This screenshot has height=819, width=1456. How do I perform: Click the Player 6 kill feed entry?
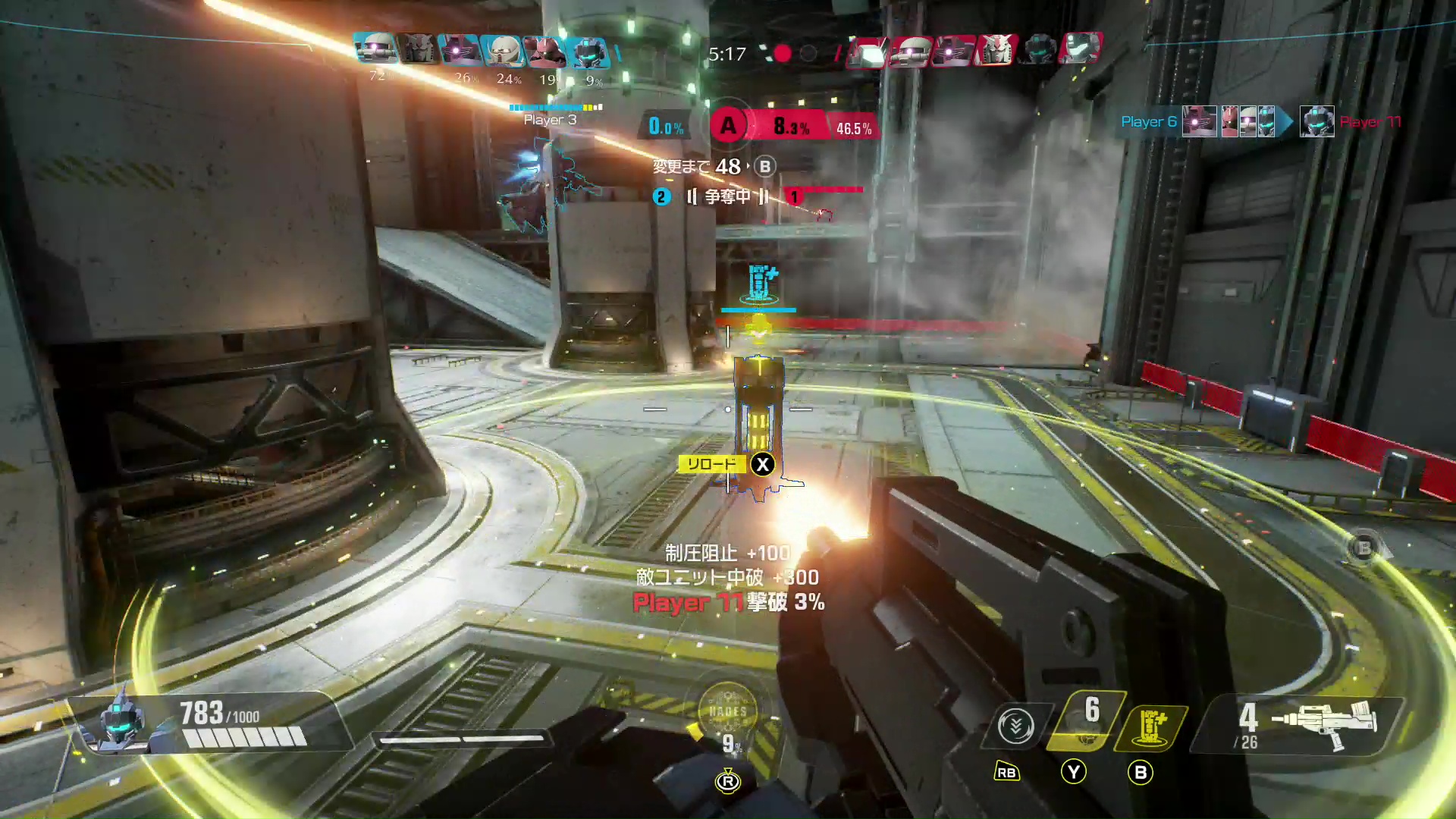tap(1149, 121)
